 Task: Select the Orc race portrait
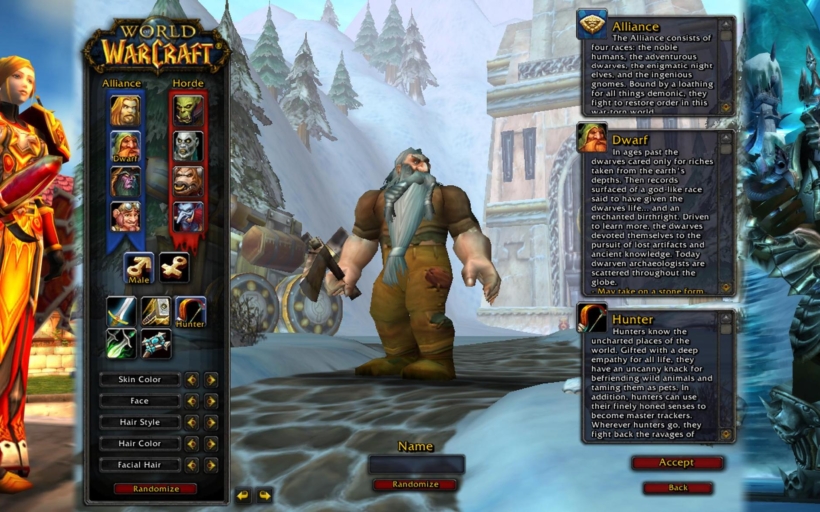(x=188, y=109)
